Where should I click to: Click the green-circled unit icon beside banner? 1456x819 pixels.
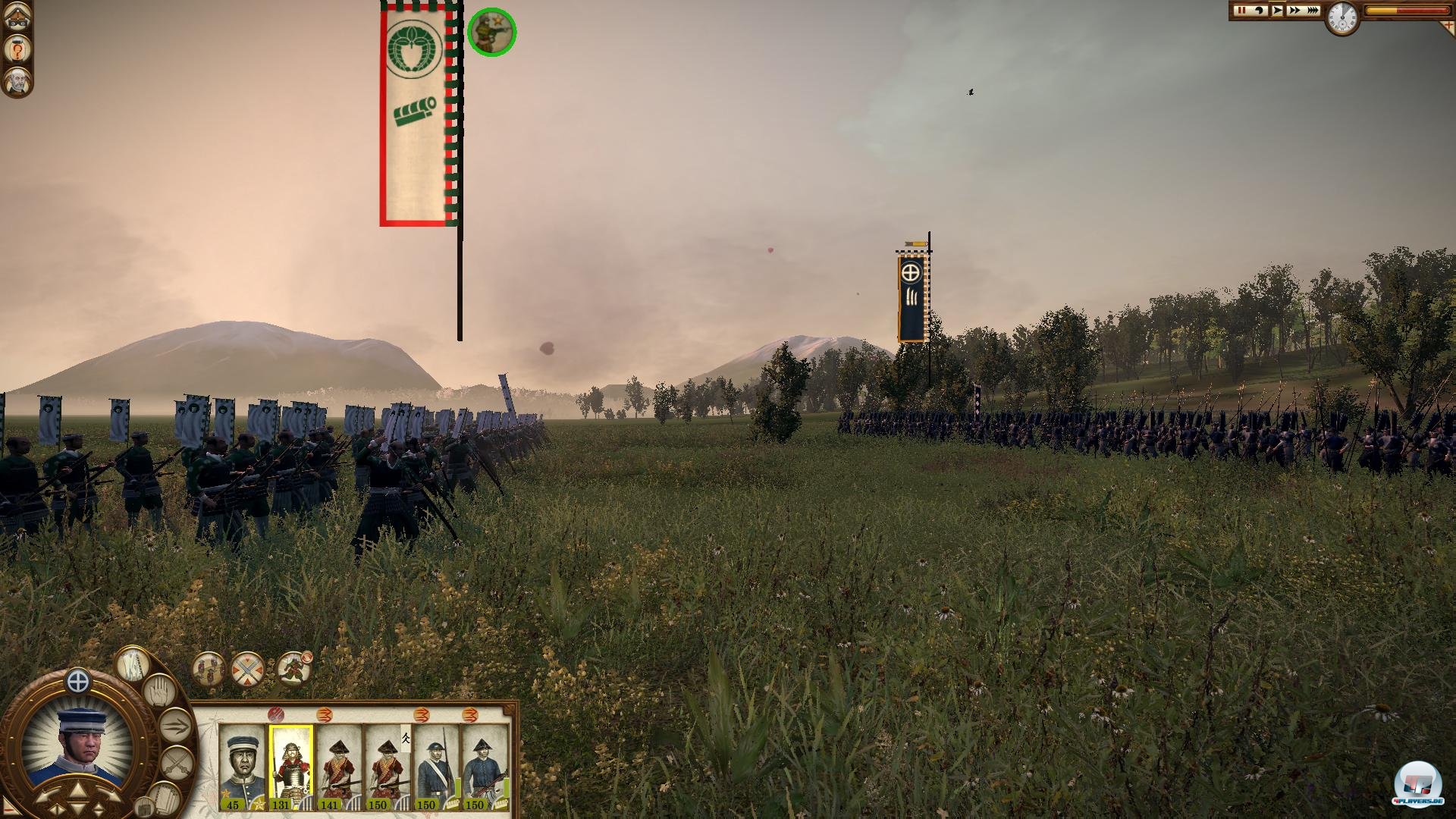coord(491,32)
